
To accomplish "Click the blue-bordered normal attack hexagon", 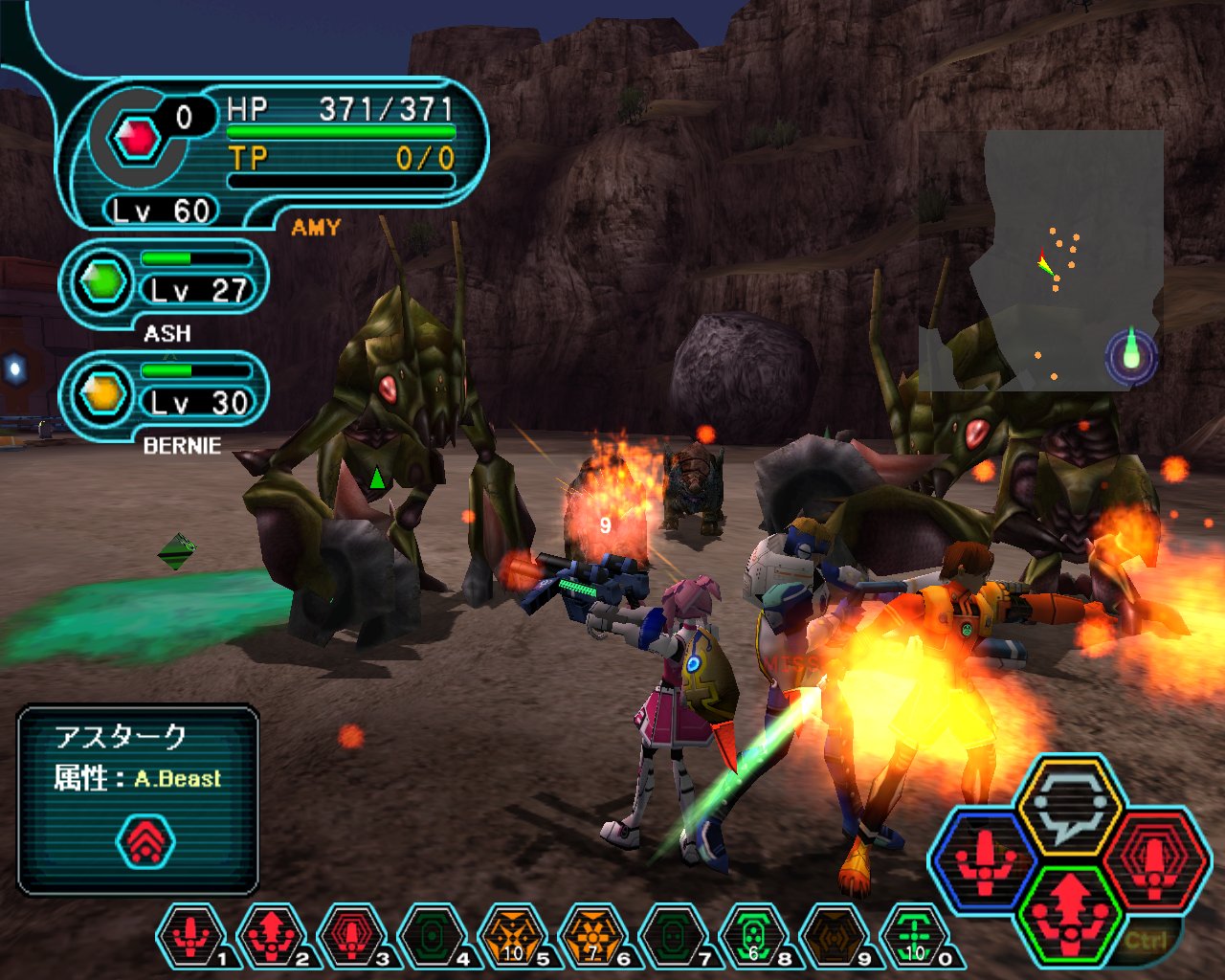I will coord(984,858).
